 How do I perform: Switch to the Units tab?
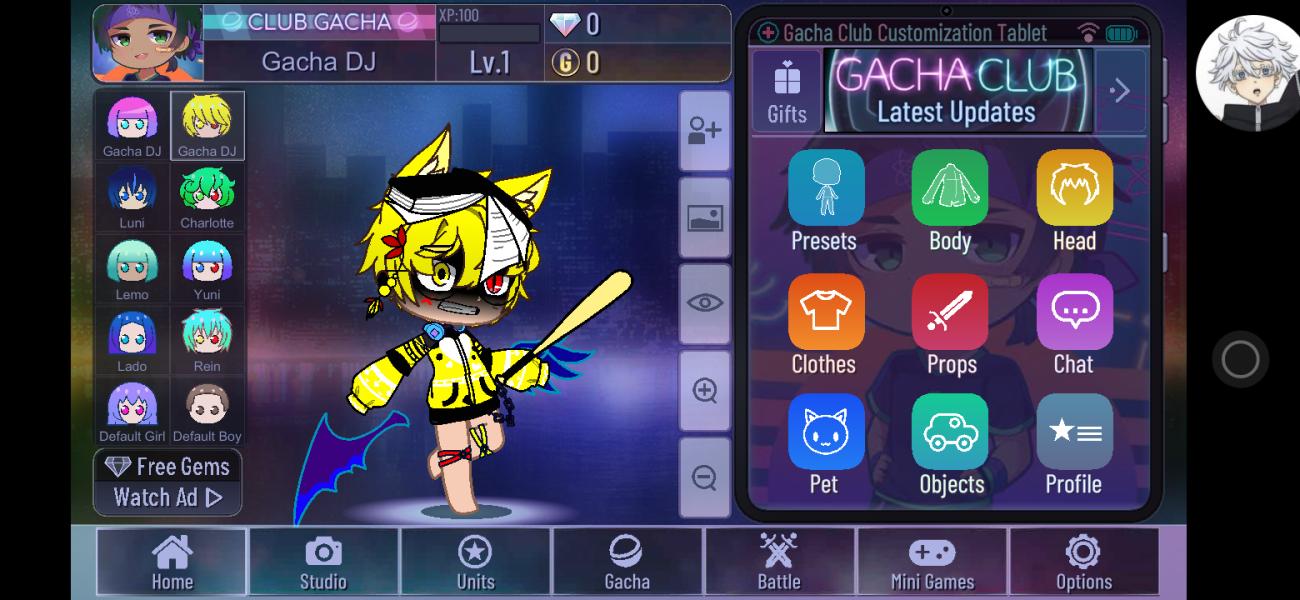point(475,562)
